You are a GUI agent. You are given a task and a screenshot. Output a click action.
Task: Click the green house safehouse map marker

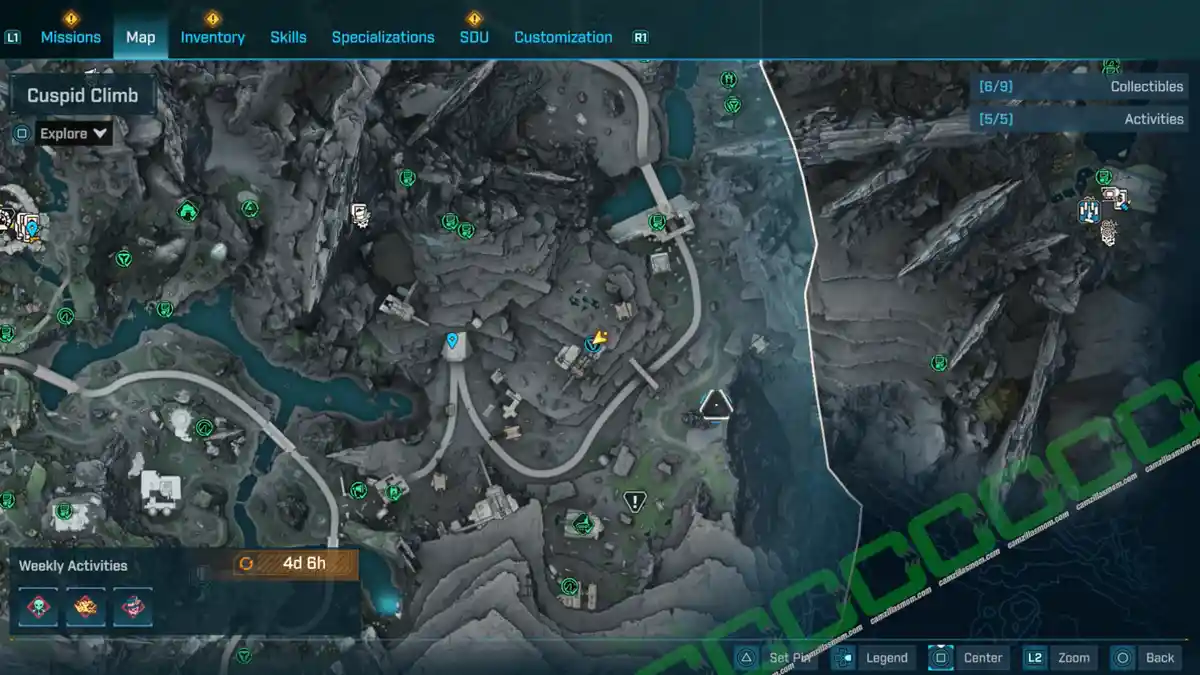186,210
